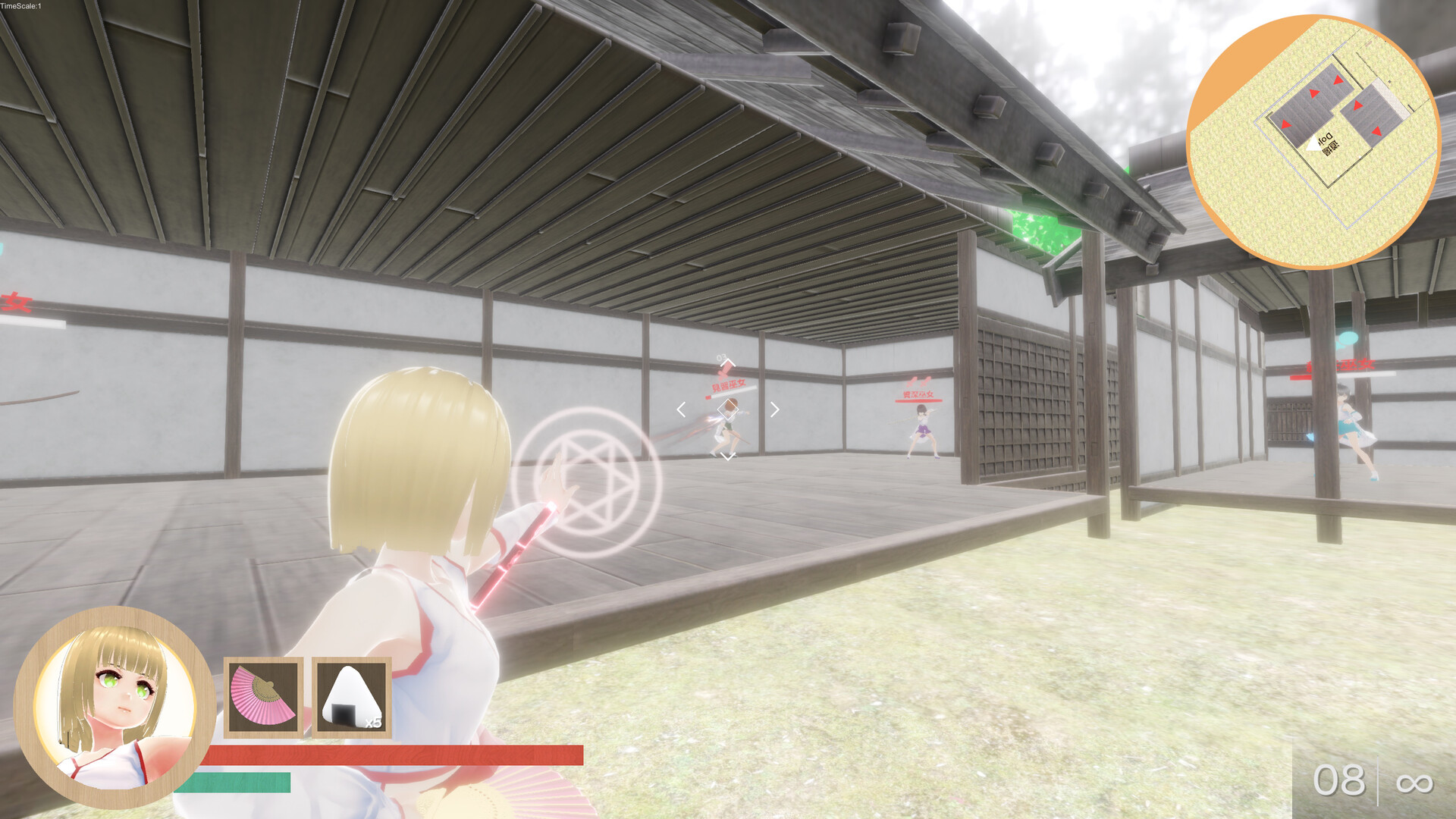Click the left chevron to switch target
Image resolution: width=1456 pixels, height=819 pixels.
tap(681, 409)
